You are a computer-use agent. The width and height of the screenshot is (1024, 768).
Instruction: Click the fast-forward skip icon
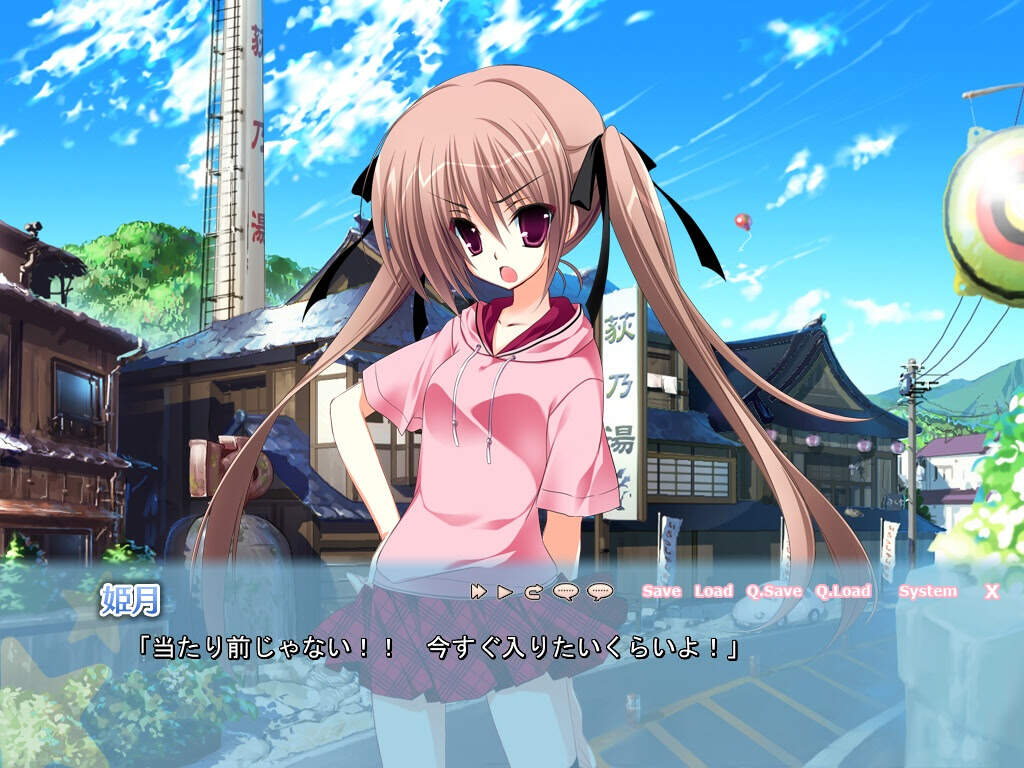(x=479, y=591)
